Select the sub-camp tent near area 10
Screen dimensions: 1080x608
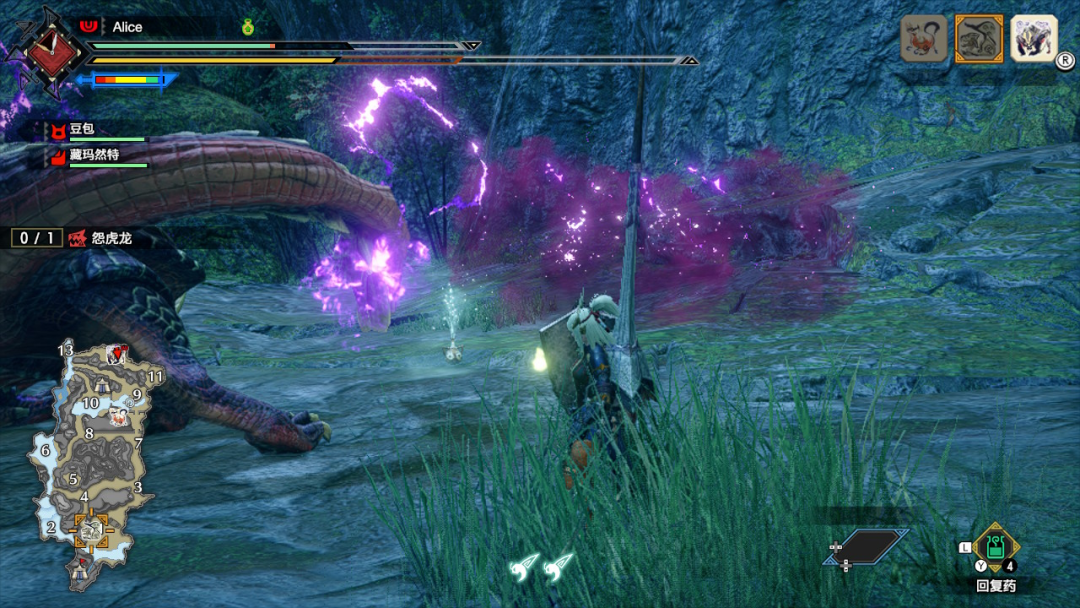[103, 385]
